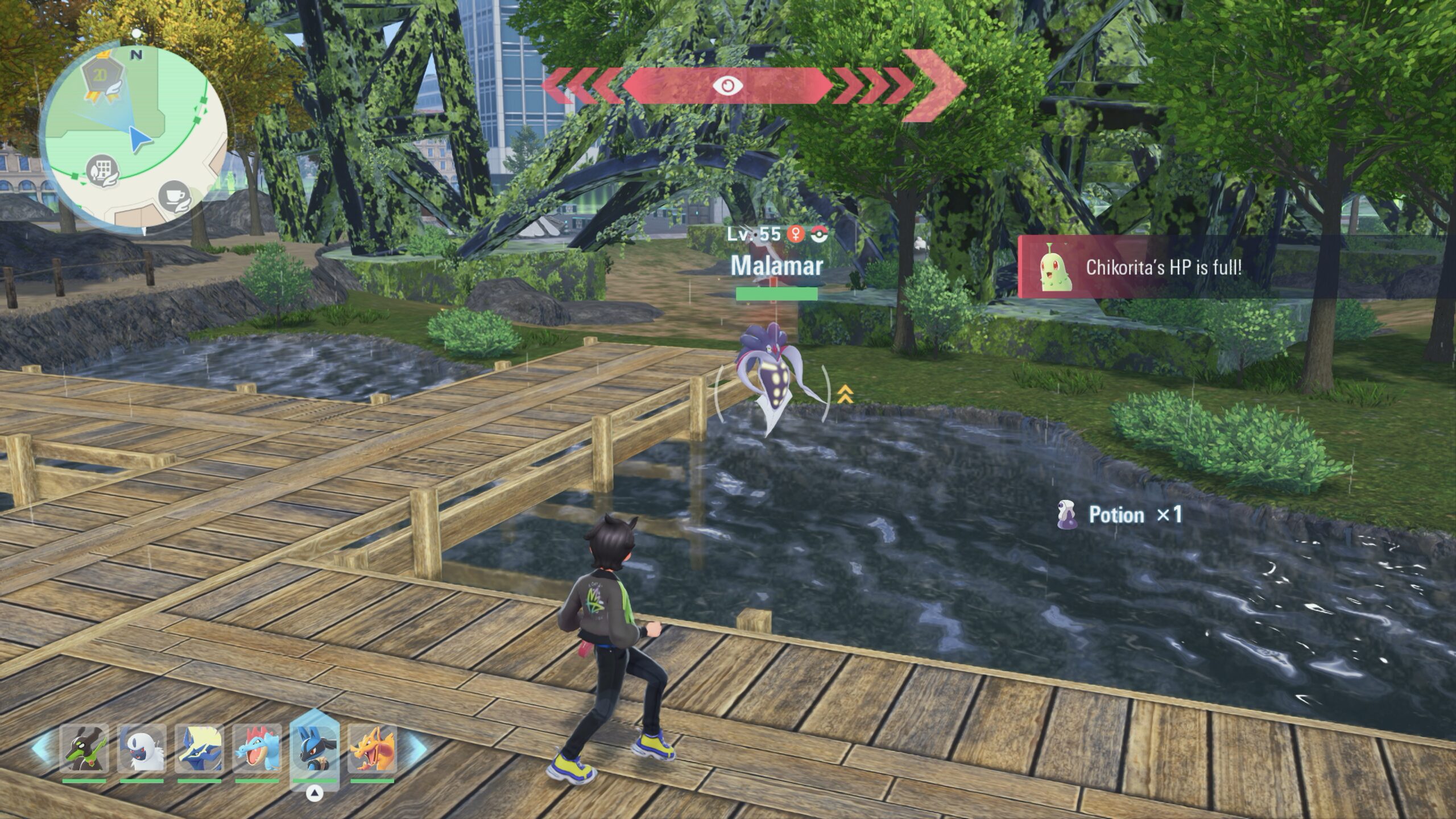
Task: Open the minimap via the player arrow
Action: pyautogui.click(x=138, y=139)
